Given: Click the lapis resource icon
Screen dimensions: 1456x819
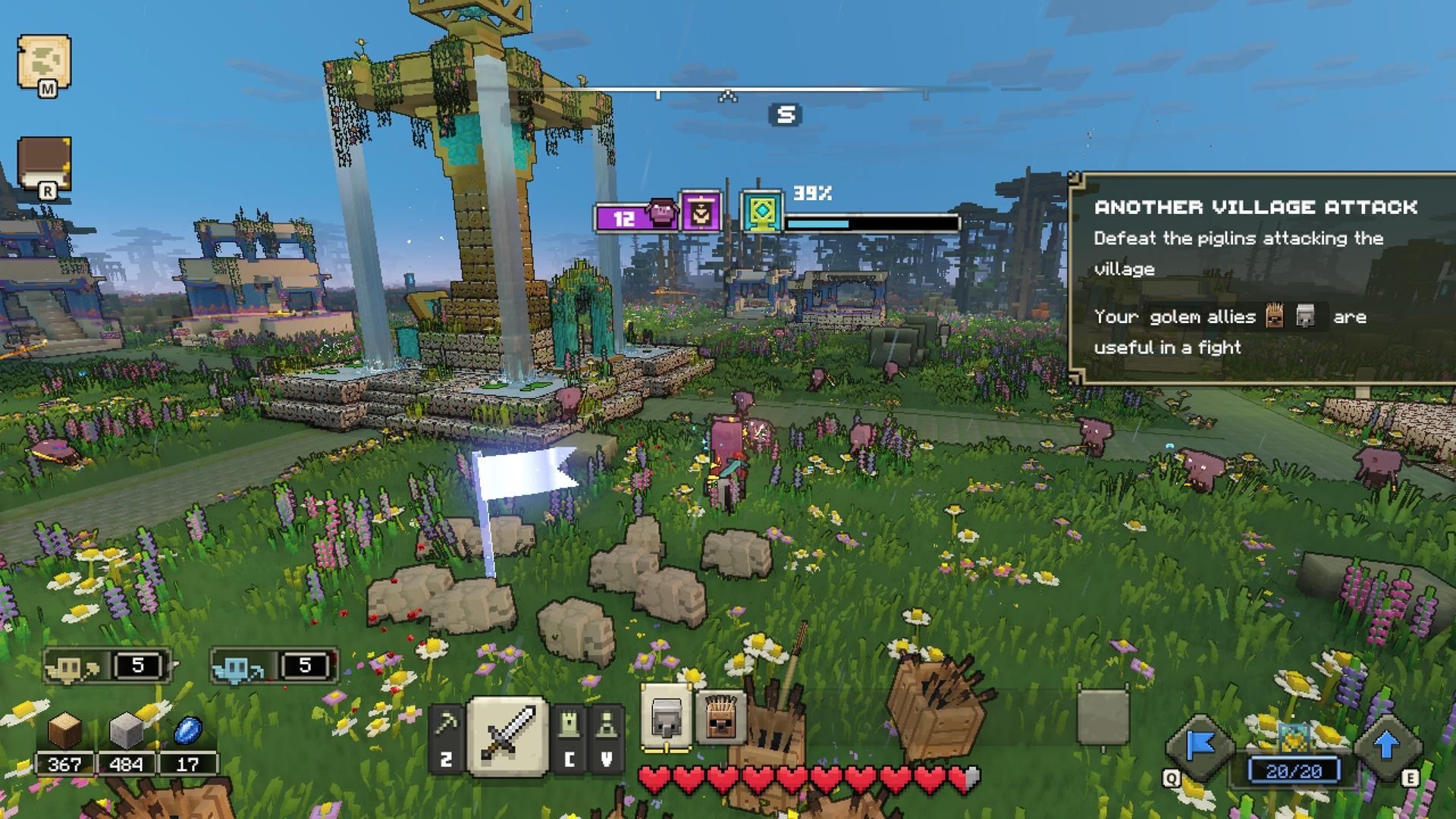Looking at the screenshot, I should (187, 731).
